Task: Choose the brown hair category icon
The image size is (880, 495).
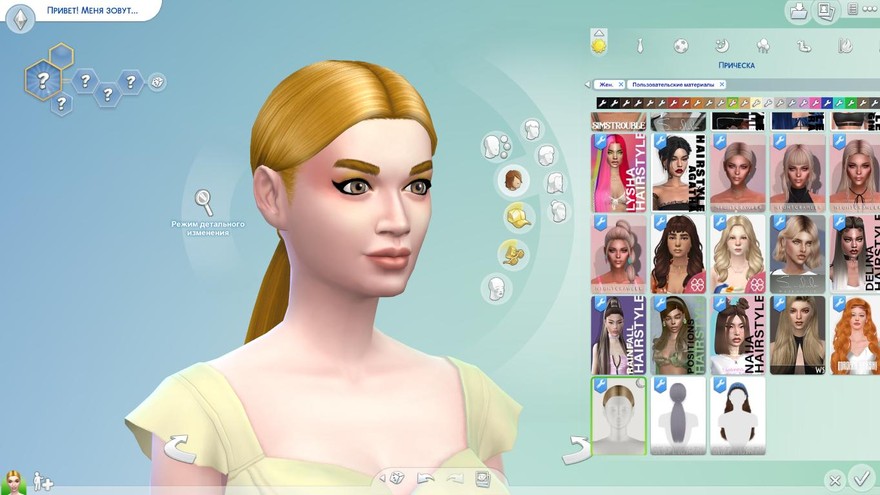Action: (513, 181)
